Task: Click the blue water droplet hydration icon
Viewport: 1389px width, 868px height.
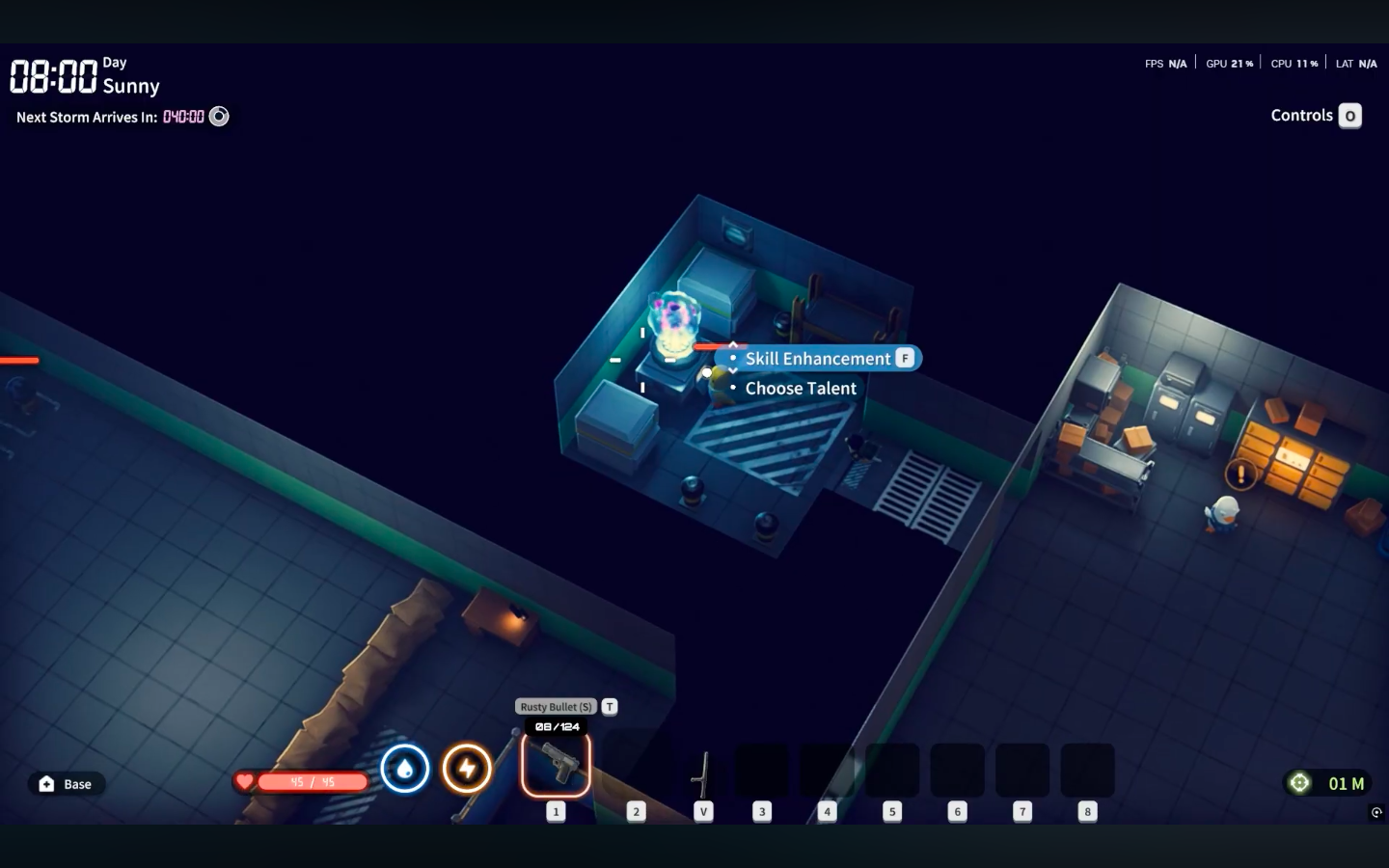Action: click(406, 769)
